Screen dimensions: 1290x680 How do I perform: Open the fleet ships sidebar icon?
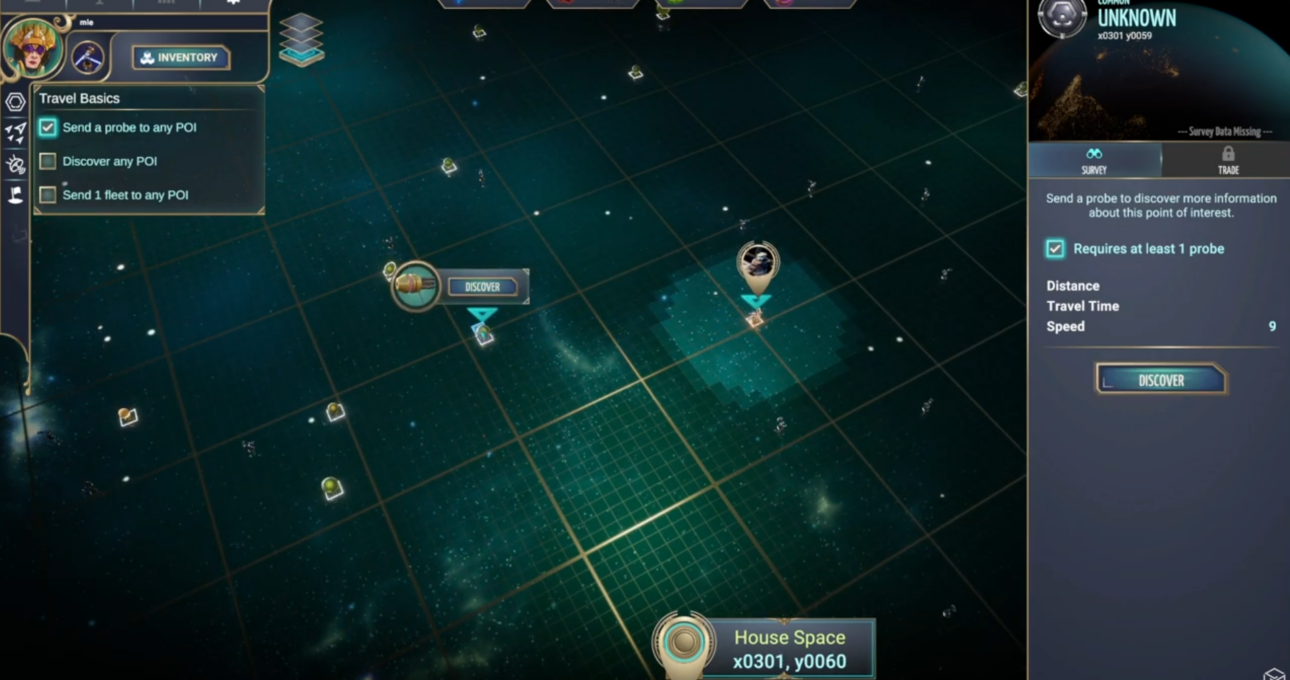[x=15, y=133]
